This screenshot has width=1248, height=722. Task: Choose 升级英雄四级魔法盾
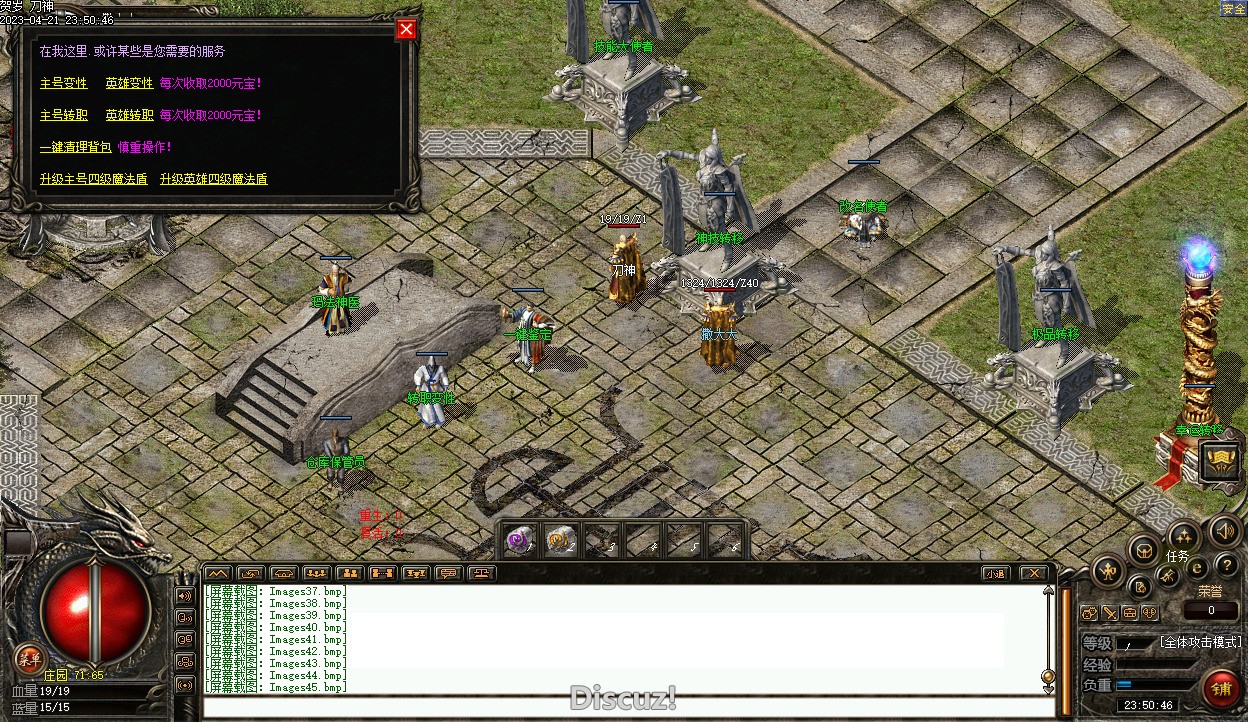pyautogui.click(x=214, y=179)
